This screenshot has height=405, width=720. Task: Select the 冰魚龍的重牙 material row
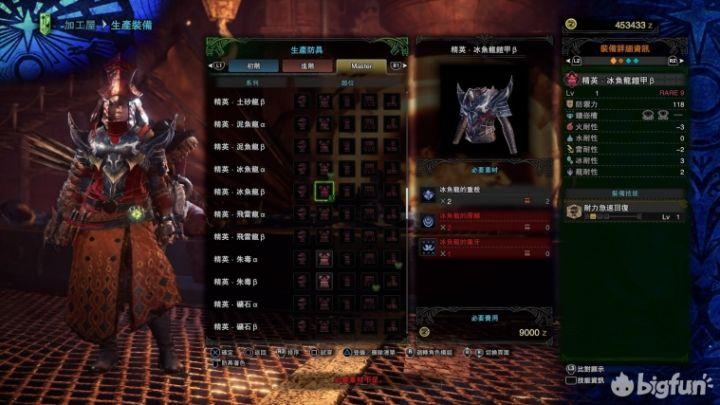(x=485, y=247)
